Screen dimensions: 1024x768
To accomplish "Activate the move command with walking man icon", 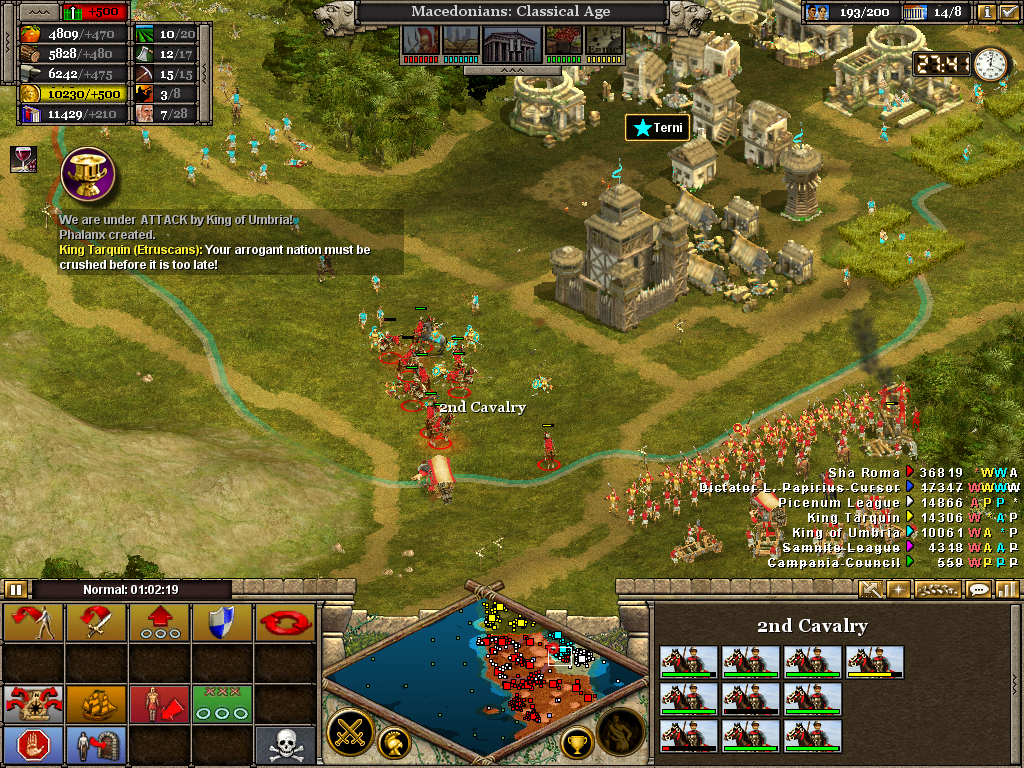I will coord(33,622).
